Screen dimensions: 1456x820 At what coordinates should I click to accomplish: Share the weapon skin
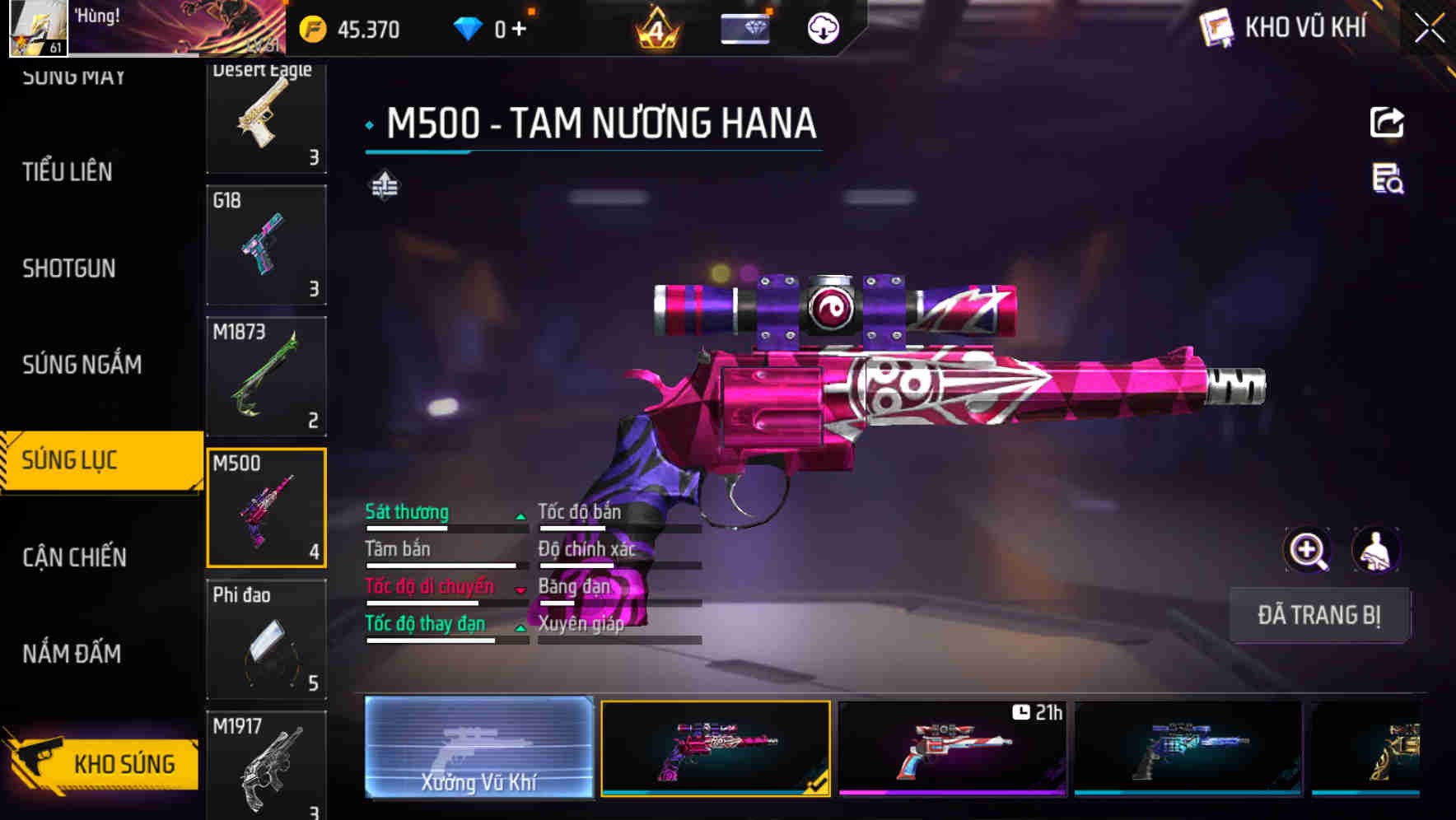tap(1386, 123)
